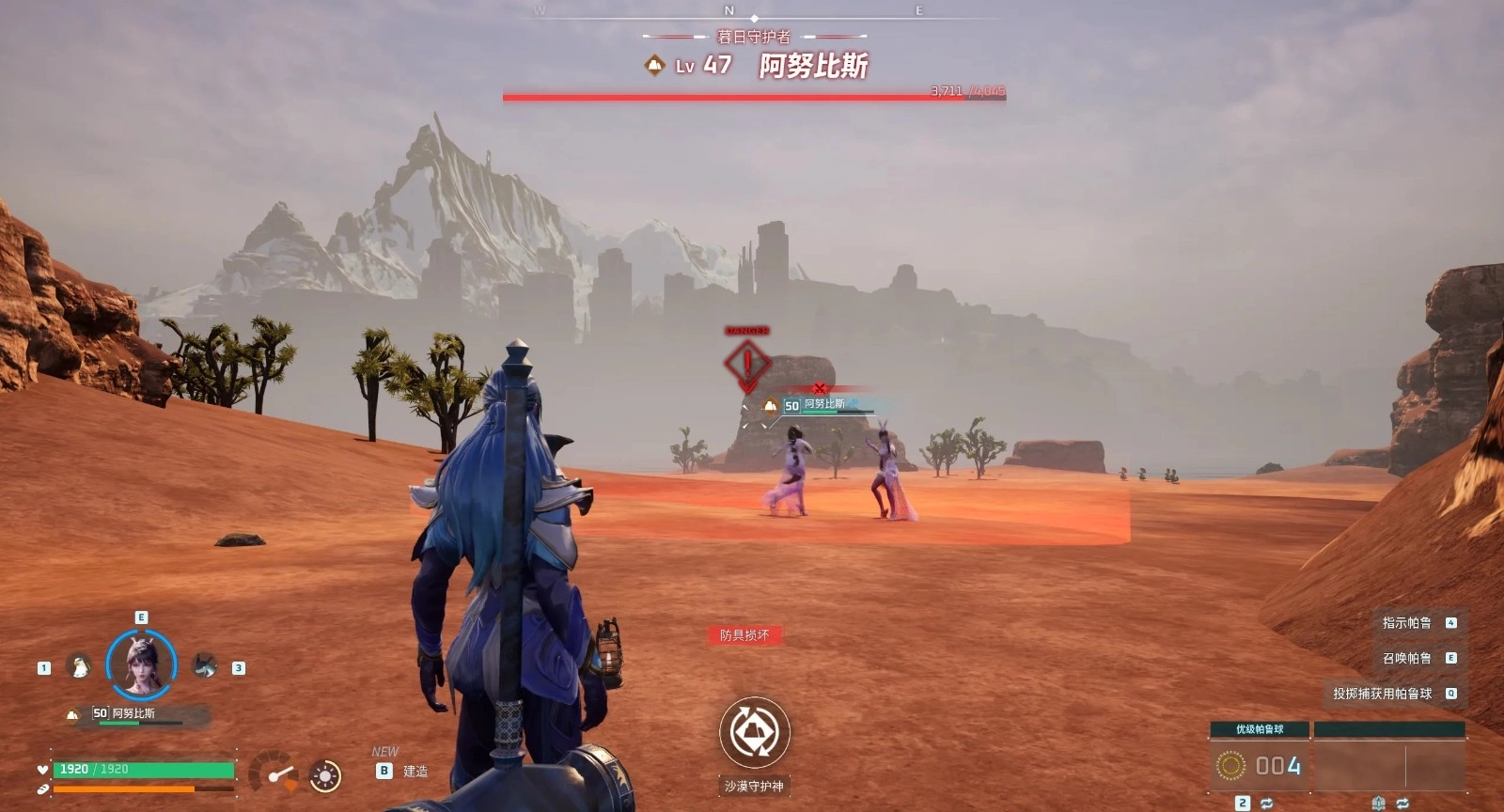The width and height of the screenshot is (1504, 812).
Task: Toggle the ammo swap arrows bottom right
Action: click(1403, 803)
